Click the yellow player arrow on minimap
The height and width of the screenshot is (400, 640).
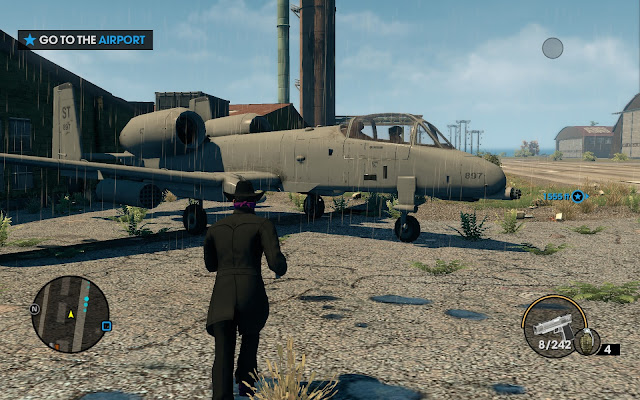coord(71,316)
